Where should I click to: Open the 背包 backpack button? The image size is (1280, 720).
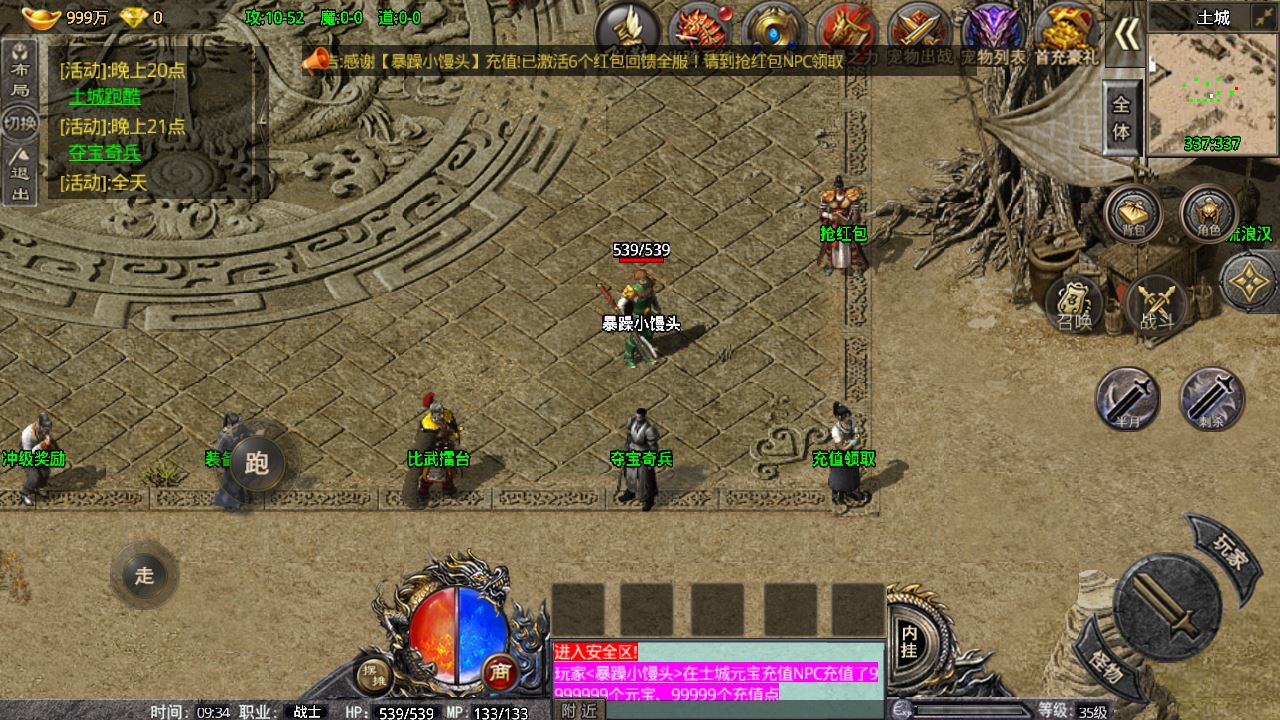tap(1133, 213)
